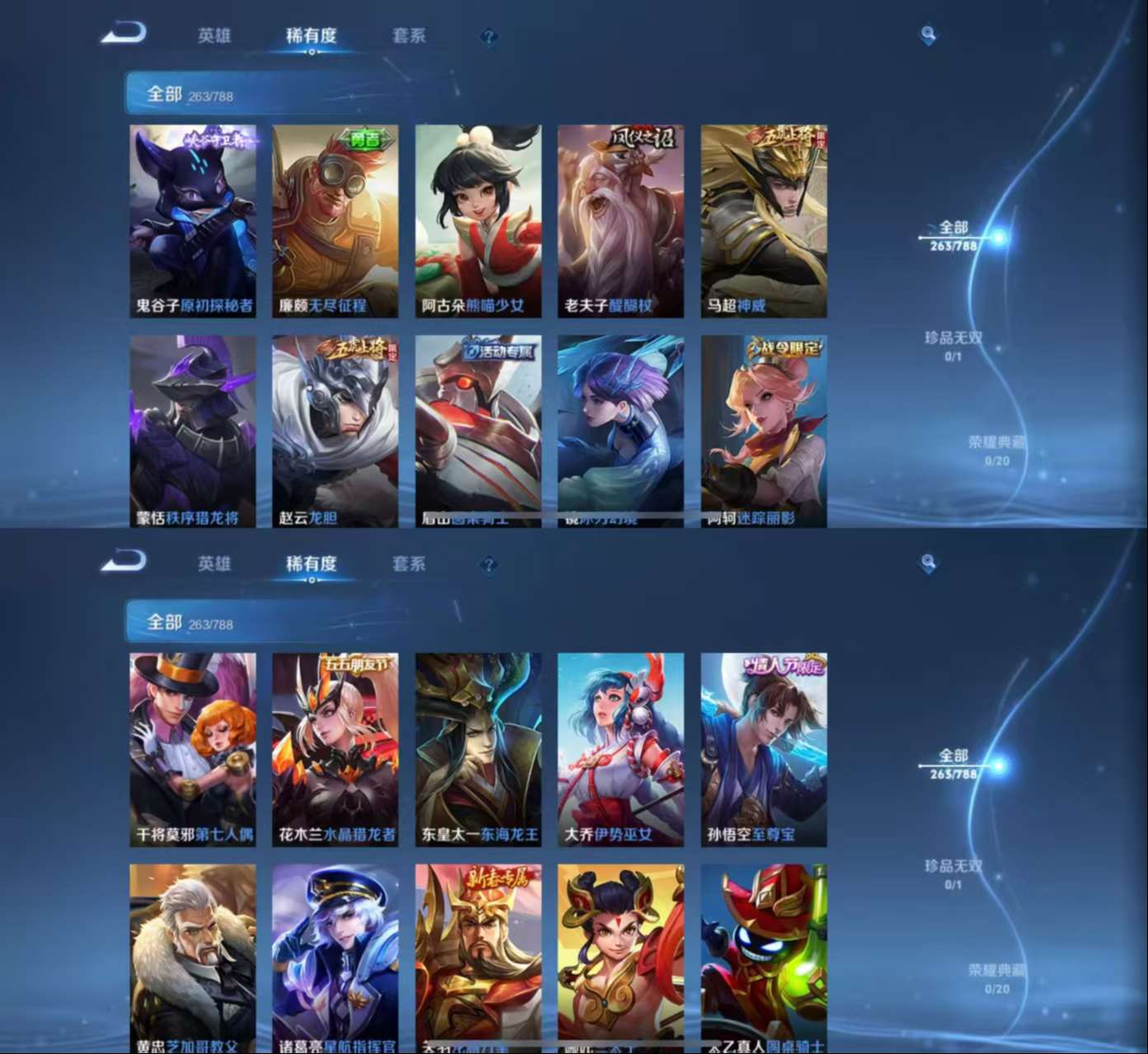Select the 新春专属 golden-armored general skin

[478, 958]
